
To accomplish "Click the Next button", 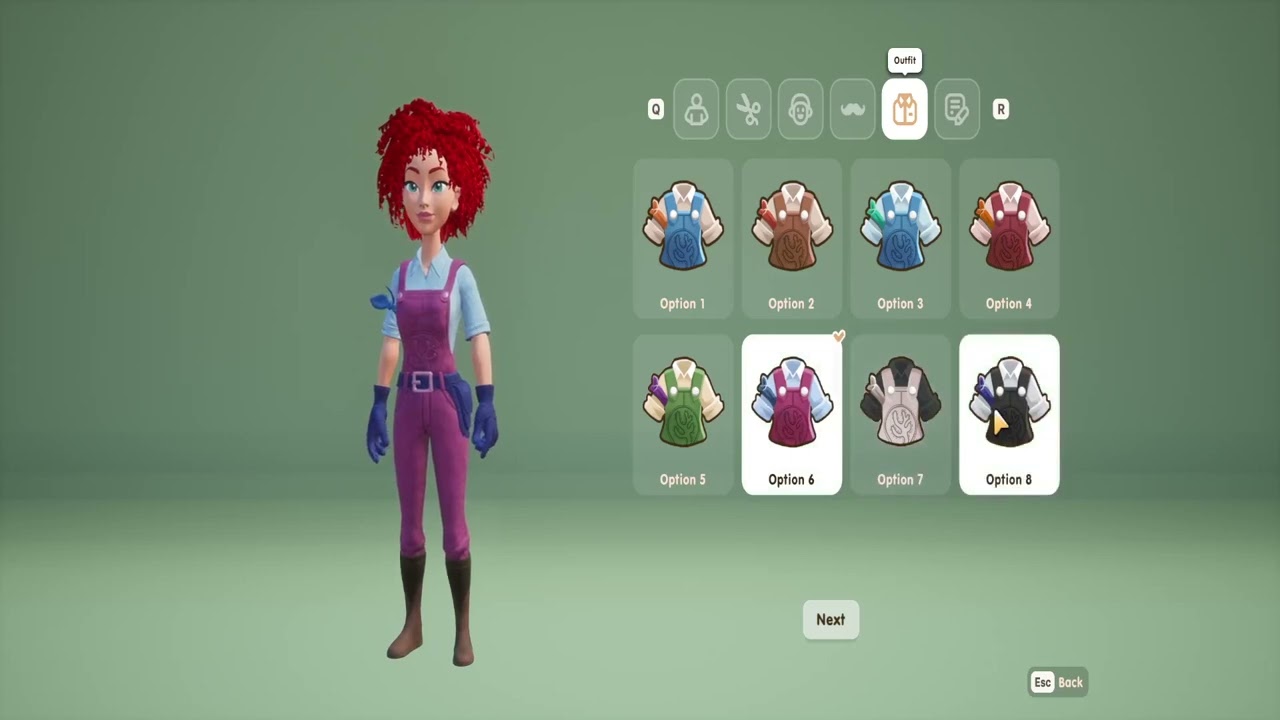I will [x=830, y=620].
